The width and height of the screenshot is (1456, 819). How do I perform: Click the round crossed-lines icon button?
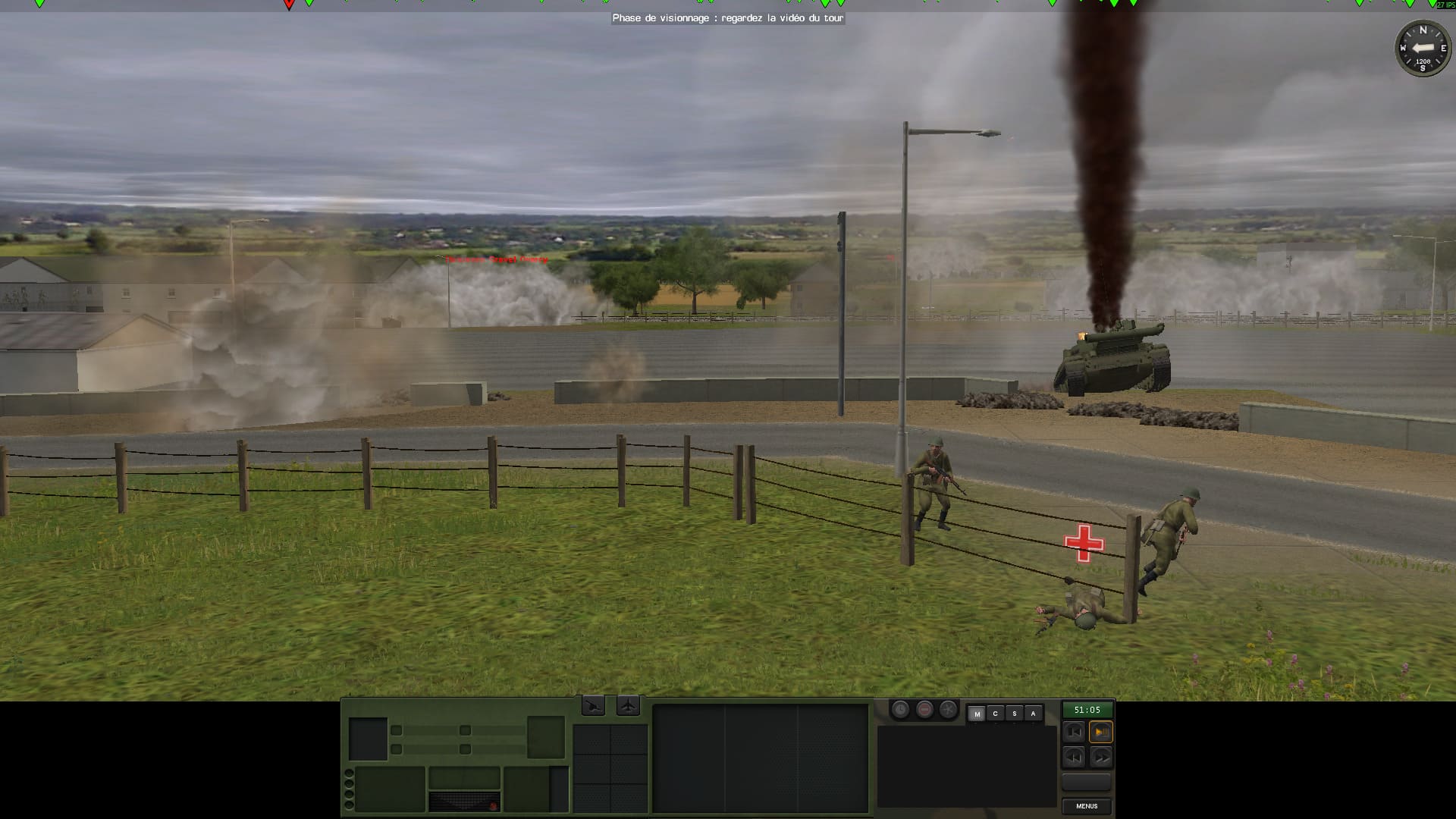[948, 710]
